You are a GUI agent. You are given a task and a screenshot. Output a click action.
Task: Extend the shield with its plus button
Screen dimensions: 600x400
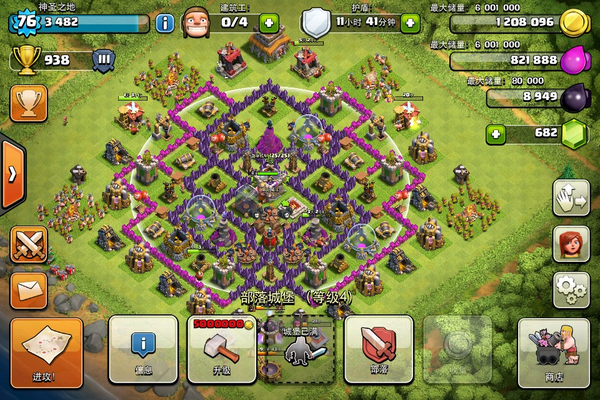(x=410, y=22)
